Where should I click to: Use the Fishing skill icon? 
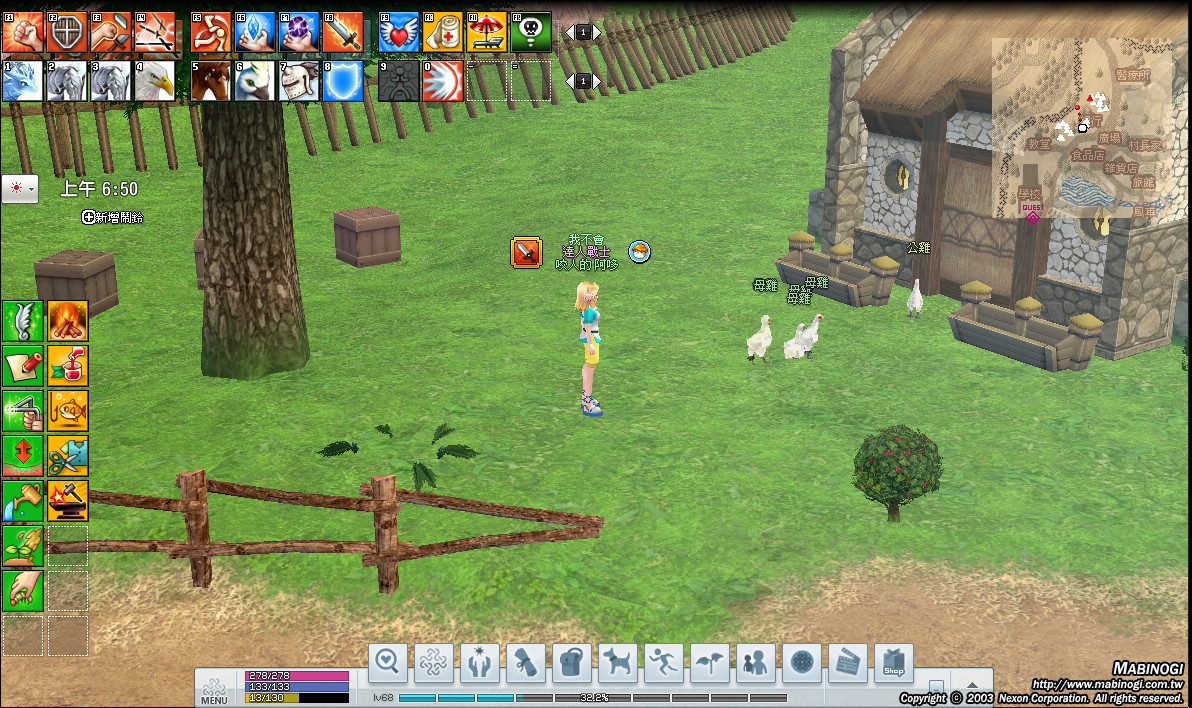point(68,411)
